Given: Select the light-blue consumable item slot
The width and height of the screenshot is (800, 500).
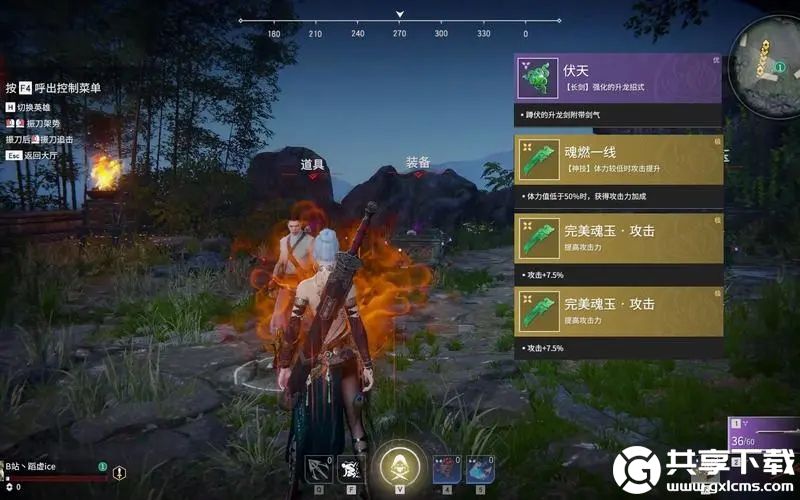Looking at the screenshot, I should (x=478, y=468).
